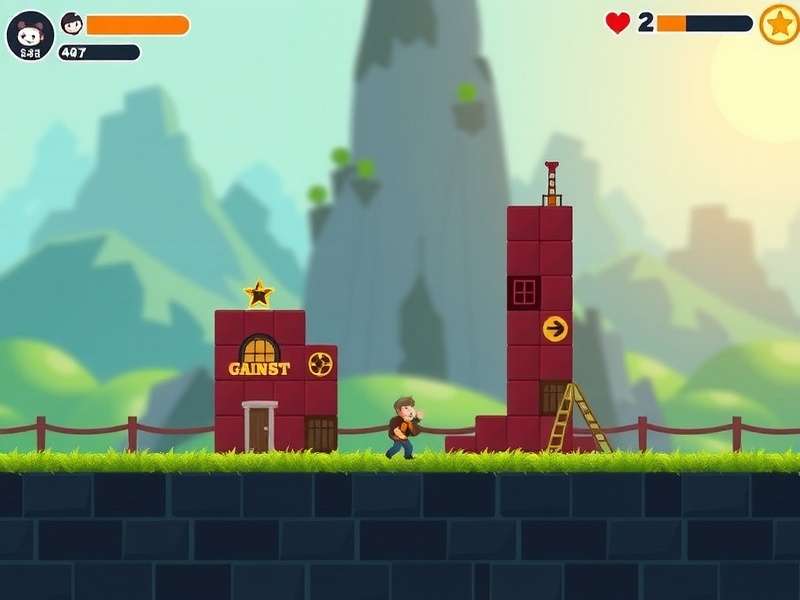Screen dimensions: 800x600
Task: Open the round panda avatar profile
Action: 30,36
